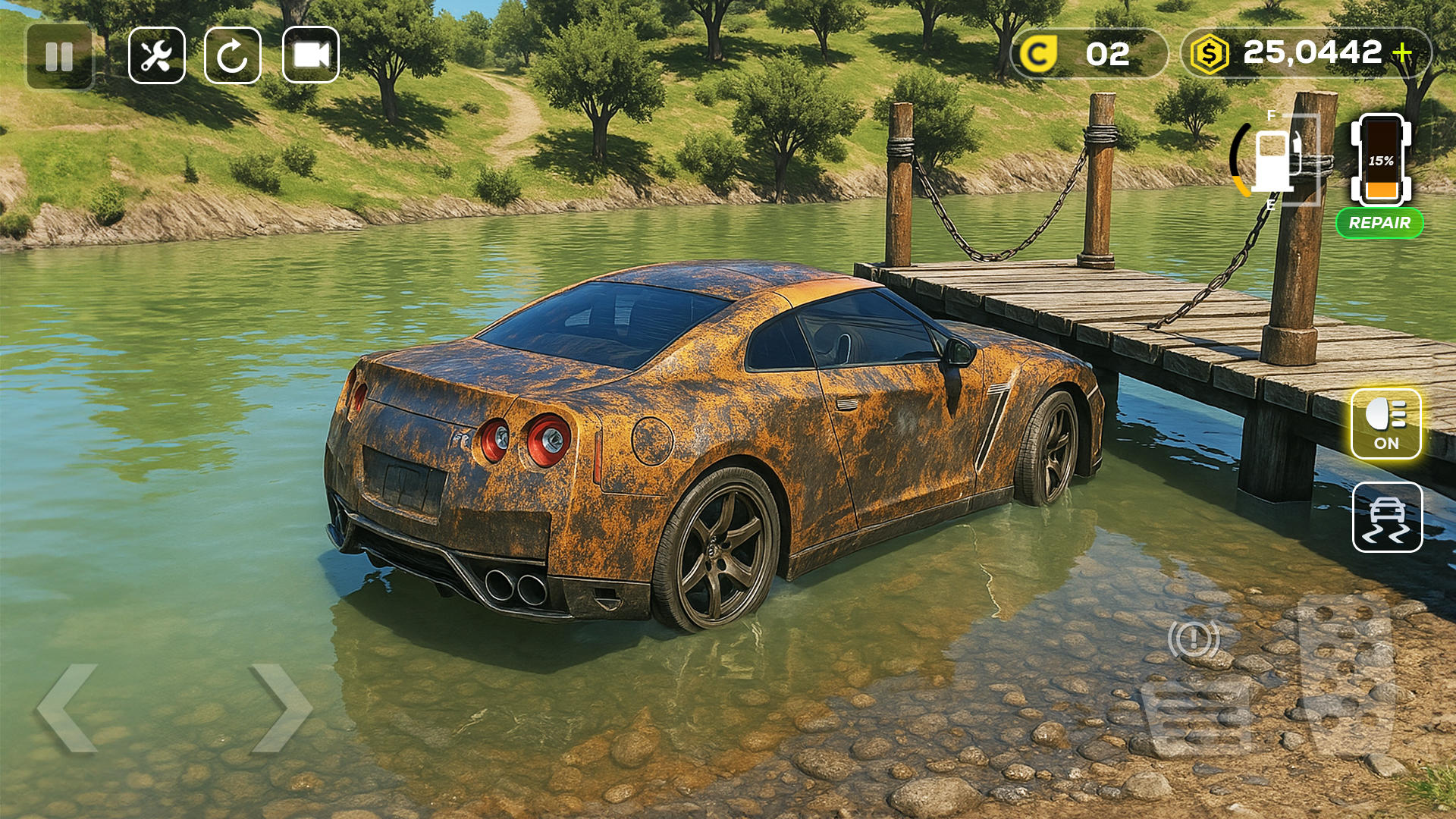Tap the wide brake pedal

point(1197,718)
